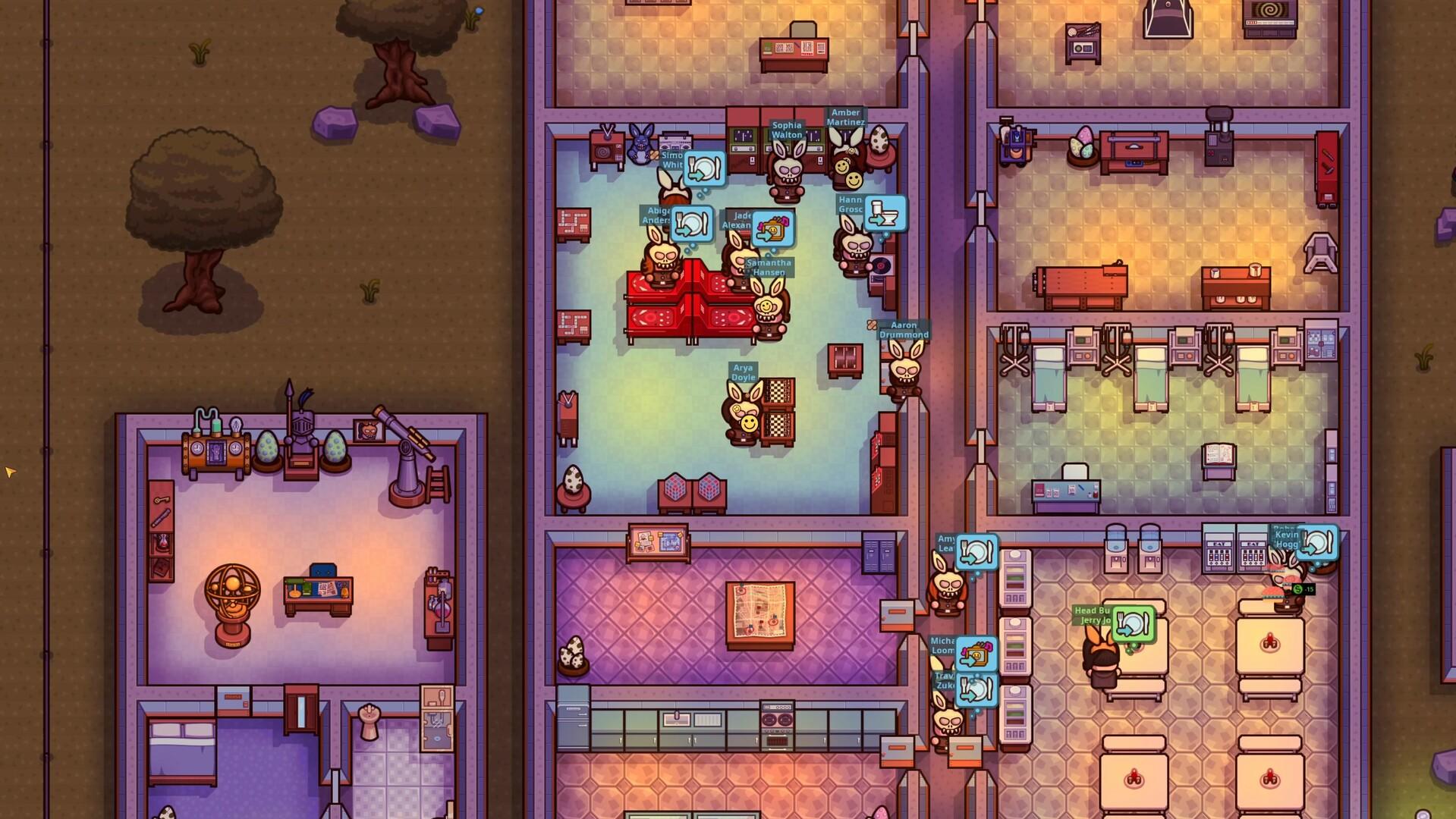
Task: Click Amy's food plate thought bubble
Action: coord(976,551)
